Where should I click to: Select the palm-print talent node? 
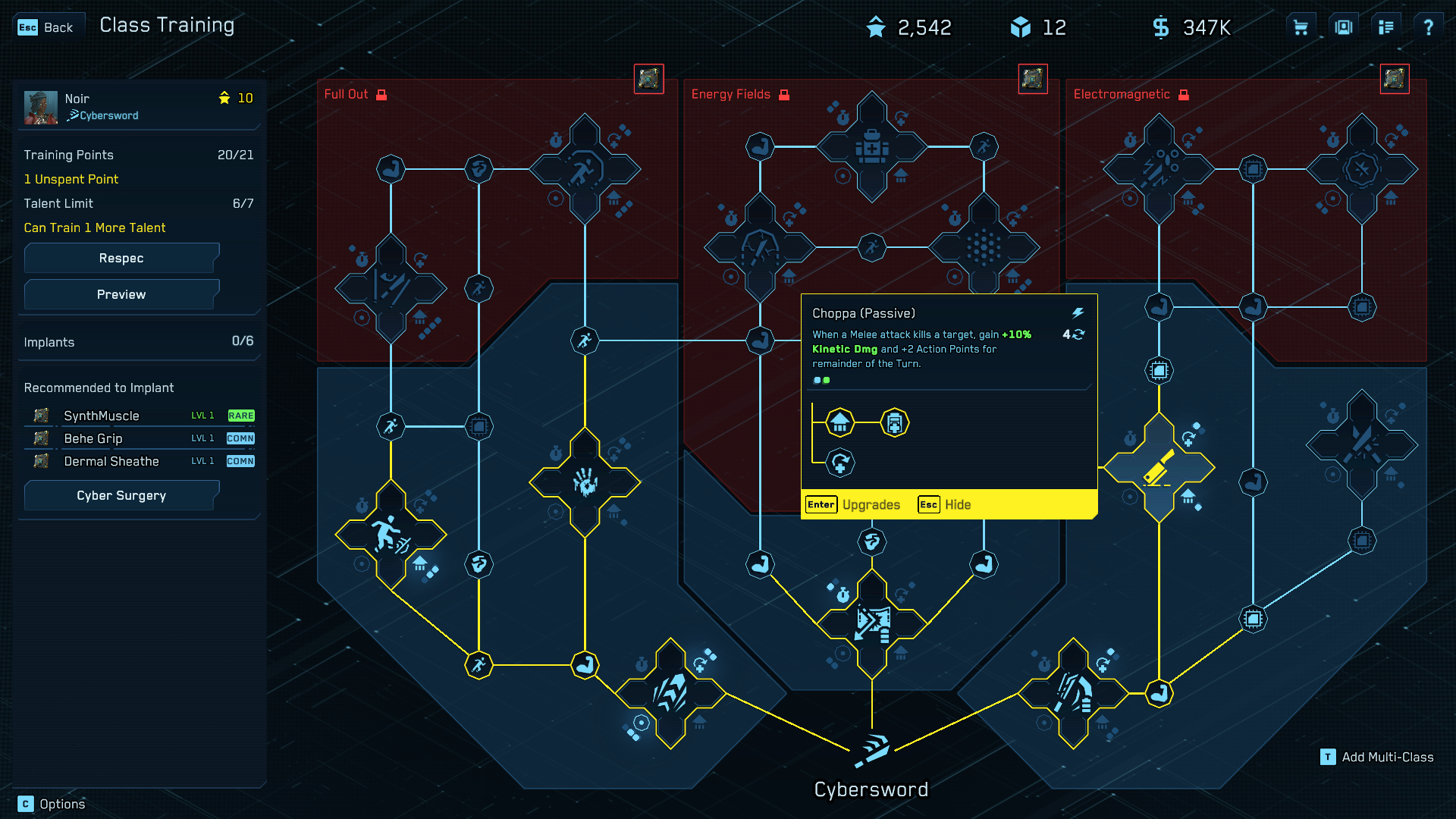(x=584, y=484)
